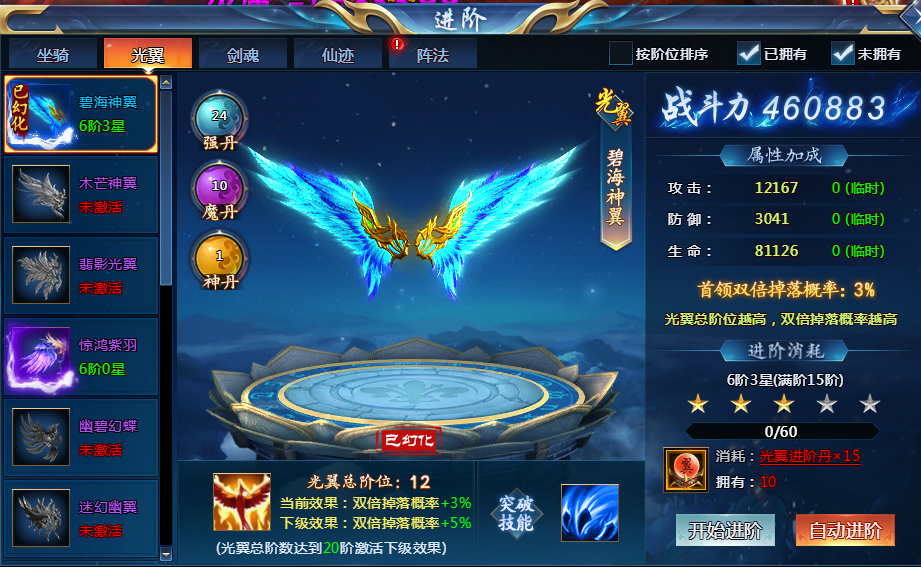Switch to the 坐骑 tab
The width and height of the screenshot is (921, 567).
52,54
